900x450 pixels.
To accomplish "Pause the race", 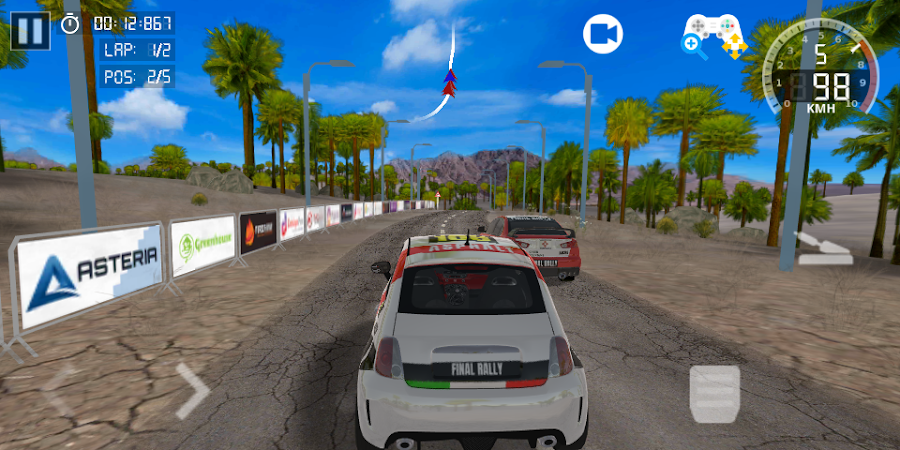I will (x=31, y=29).
